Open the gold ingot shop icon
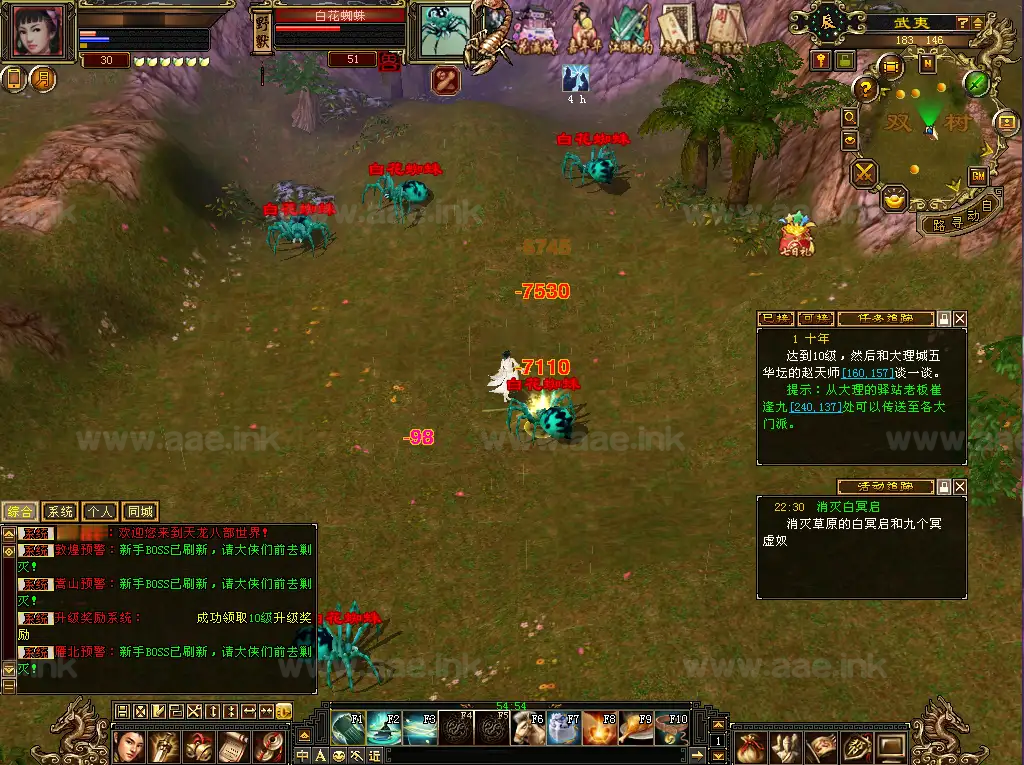 point(895,199)
